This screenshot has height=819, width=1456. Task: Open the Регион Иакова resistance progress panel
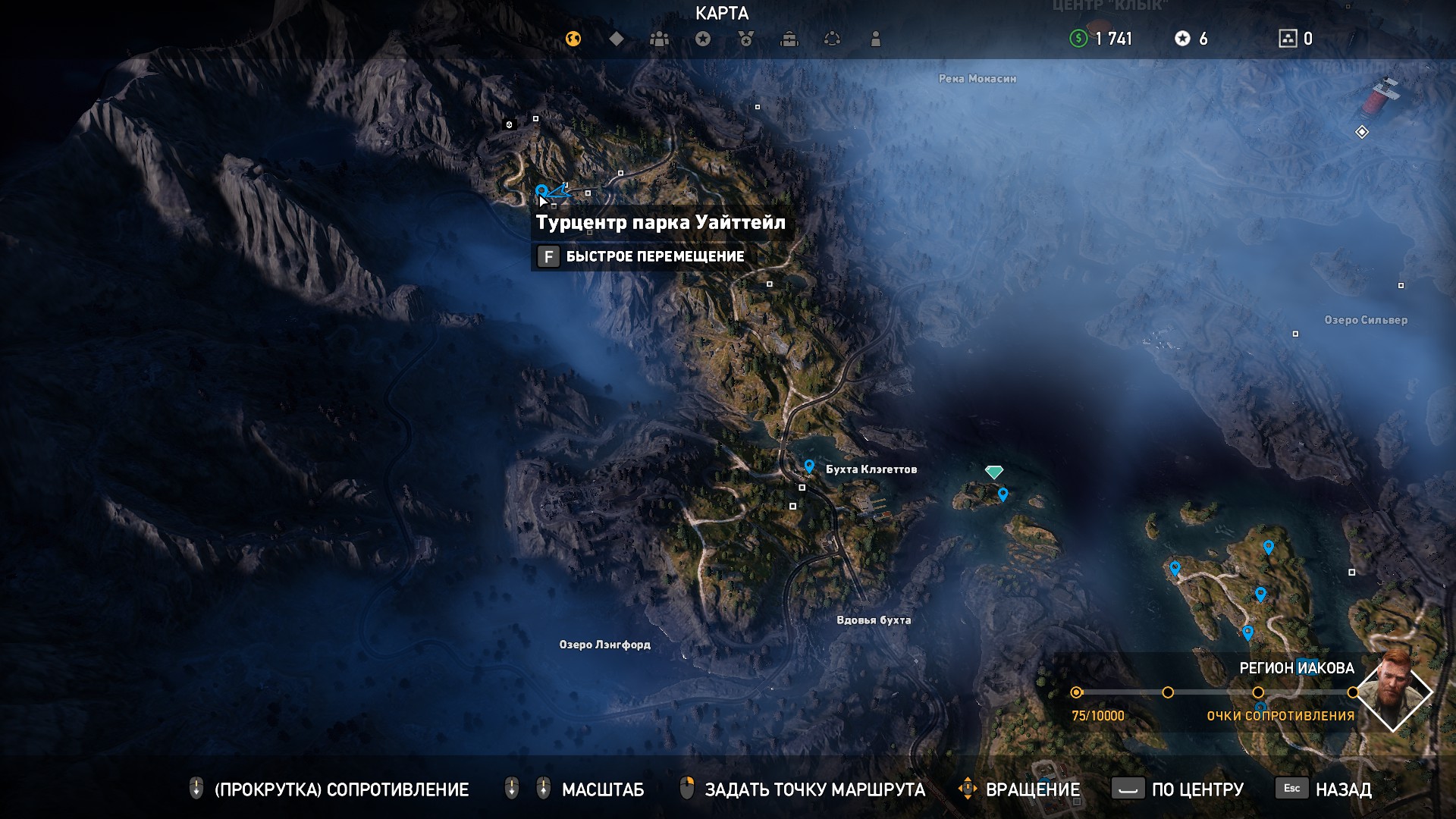coord(1213,692)
